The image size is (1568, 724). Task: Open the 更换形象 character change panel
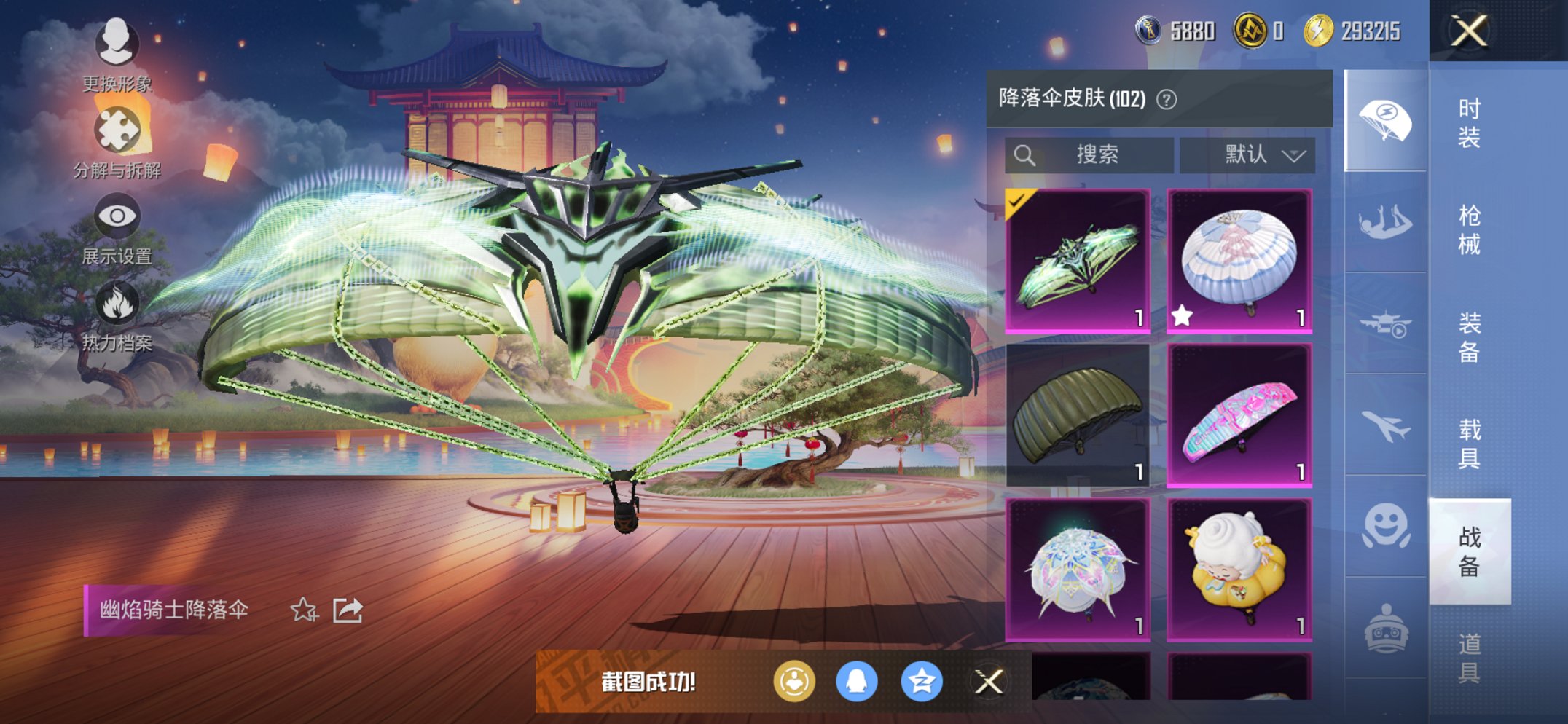(117, 45)
